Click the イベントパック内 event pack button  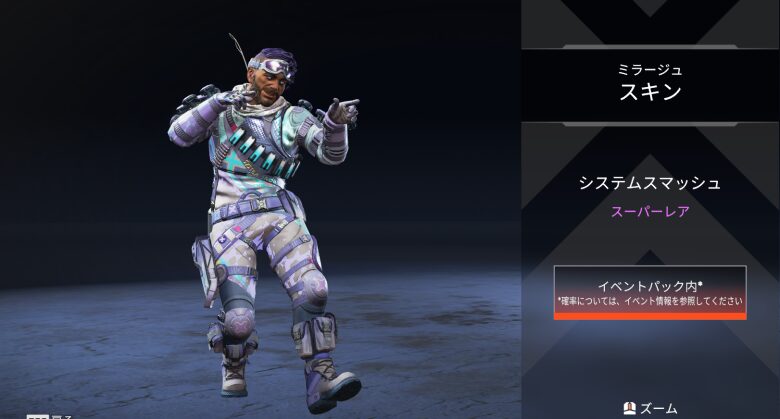(x=650, y=292)
